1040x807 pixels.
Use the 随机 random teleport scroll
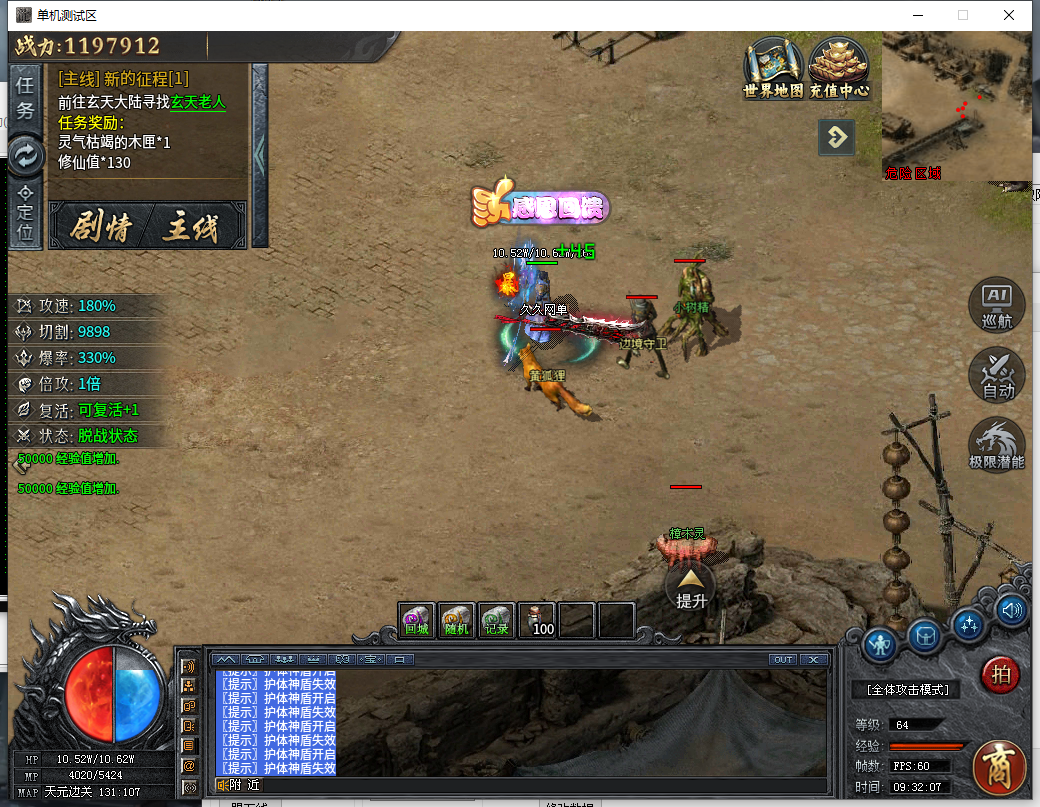coord(457,620)
